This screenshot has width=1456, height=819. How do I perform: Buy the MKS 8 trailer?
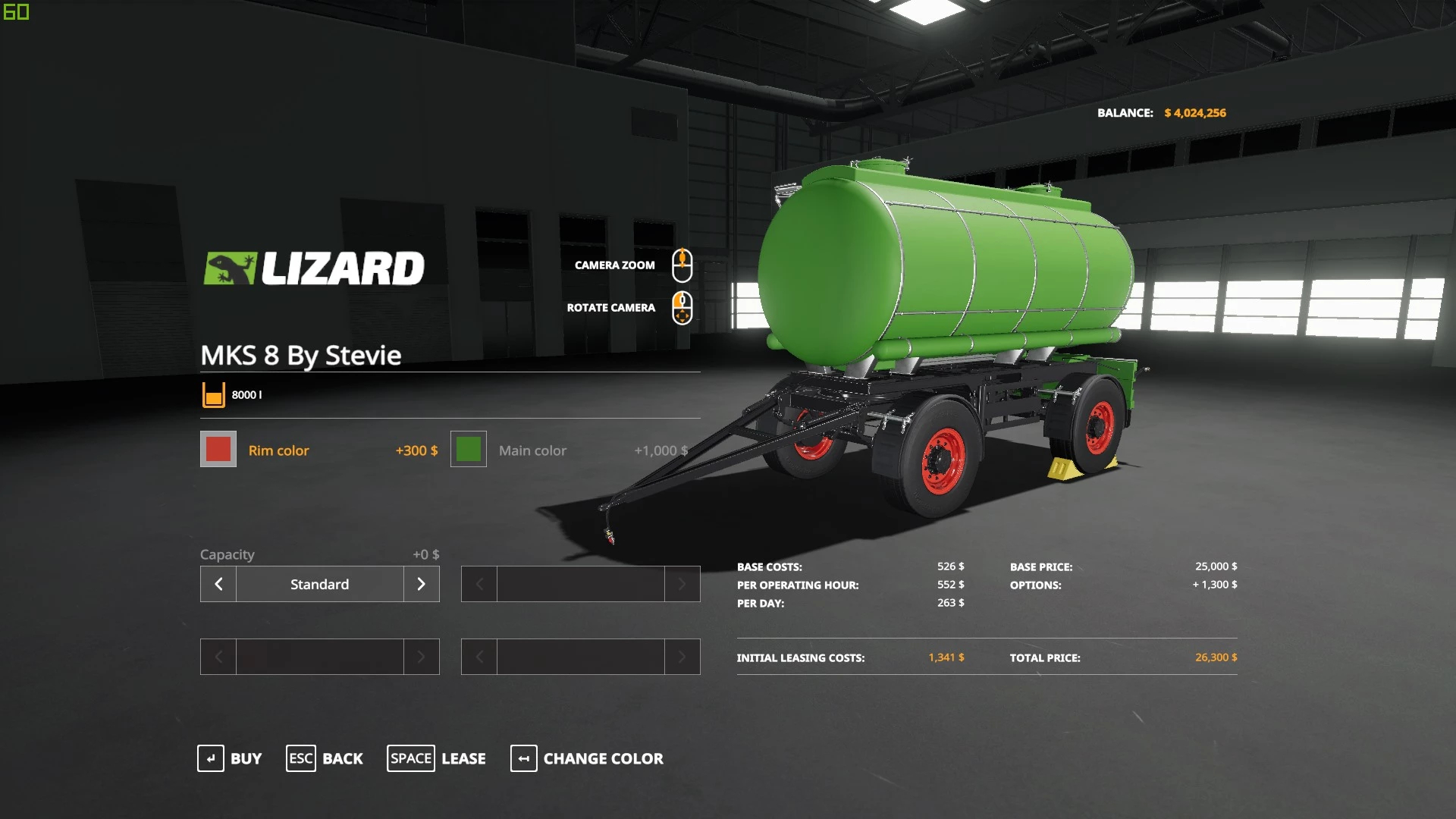pyautogui.click(x=230, y=758)
